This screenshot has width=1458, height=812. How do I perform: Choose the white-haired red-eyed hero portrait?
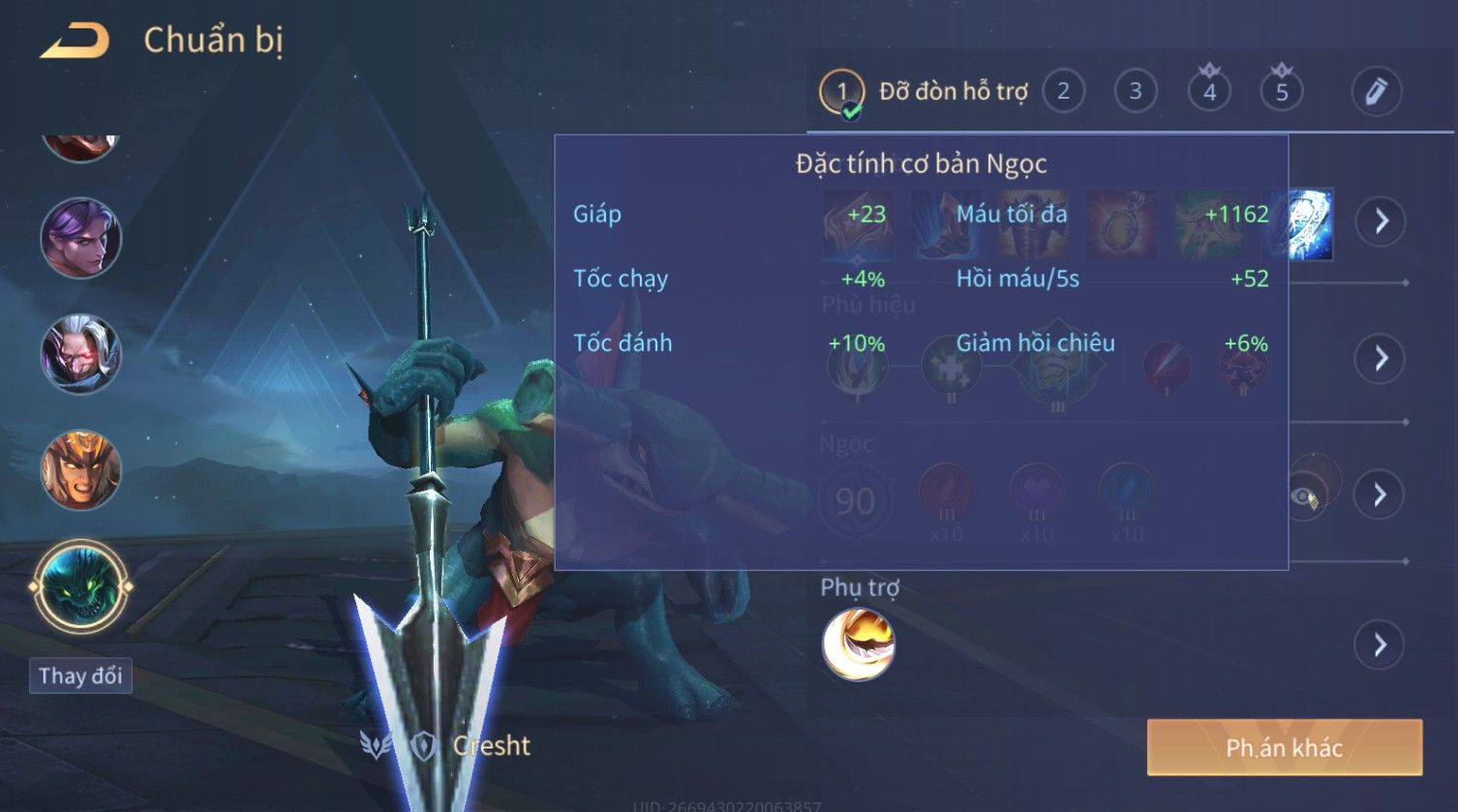tap(81, 354)
